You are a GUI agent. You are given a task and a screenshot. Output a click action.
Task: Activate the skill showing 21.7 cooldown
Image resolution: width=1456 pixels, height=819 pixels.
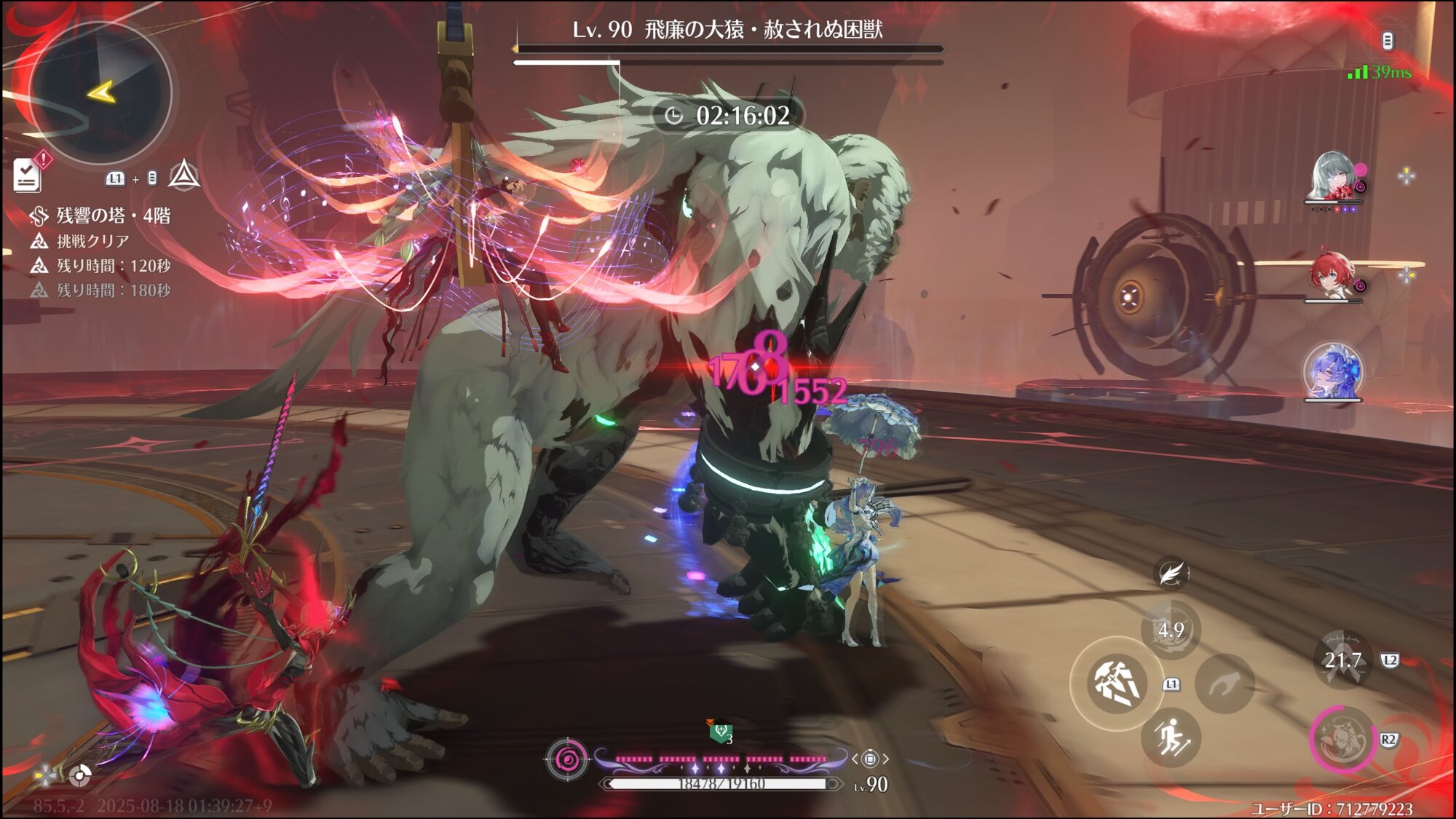(1342, 660)
